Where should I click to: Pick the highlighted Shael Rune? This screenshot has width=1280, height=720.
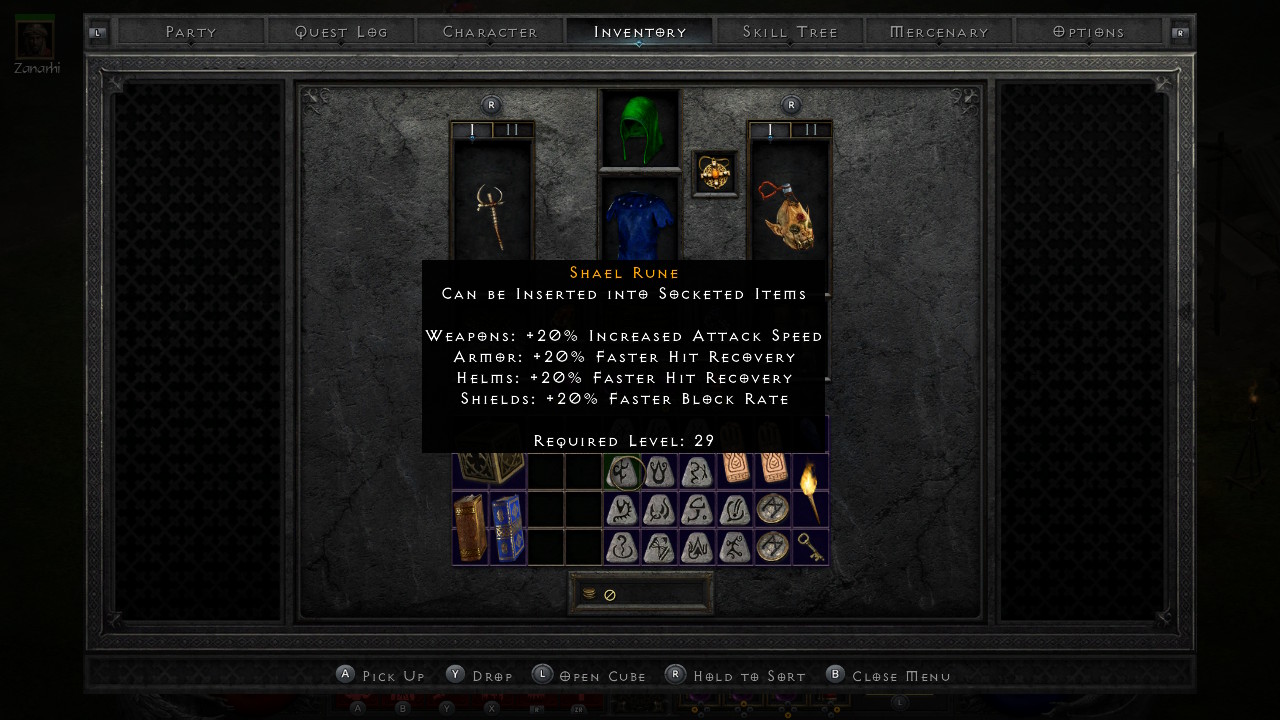622,472
